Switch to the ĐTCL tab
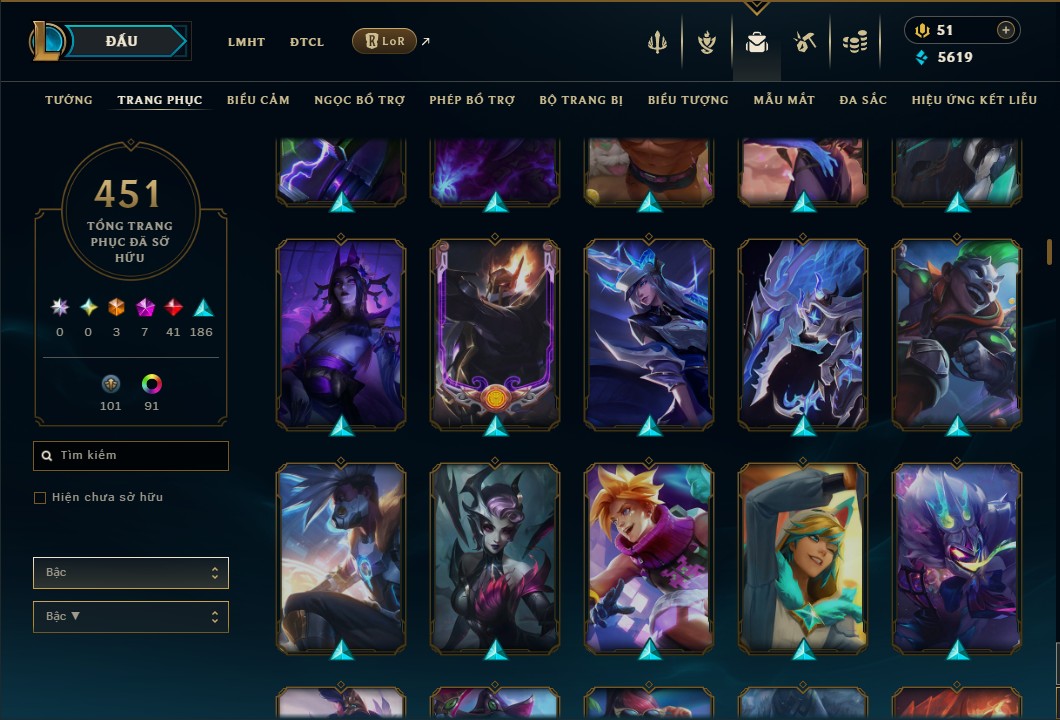1060x720 pixels. pyautogui.click(x=307, y=42)
